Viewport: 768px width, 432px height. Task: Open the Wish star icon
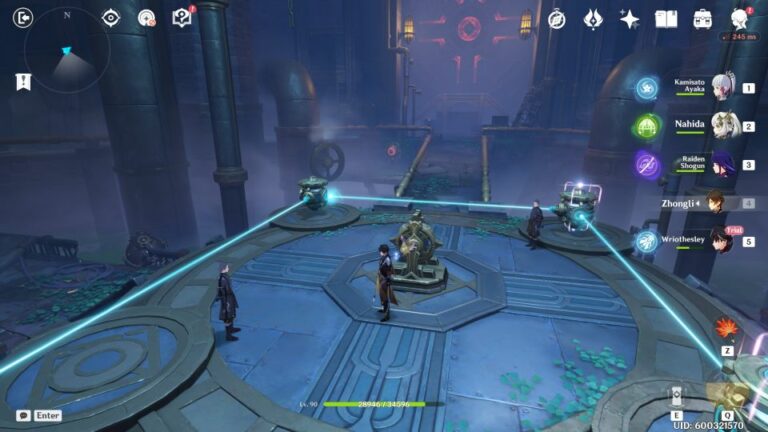[x=629, y=19]
